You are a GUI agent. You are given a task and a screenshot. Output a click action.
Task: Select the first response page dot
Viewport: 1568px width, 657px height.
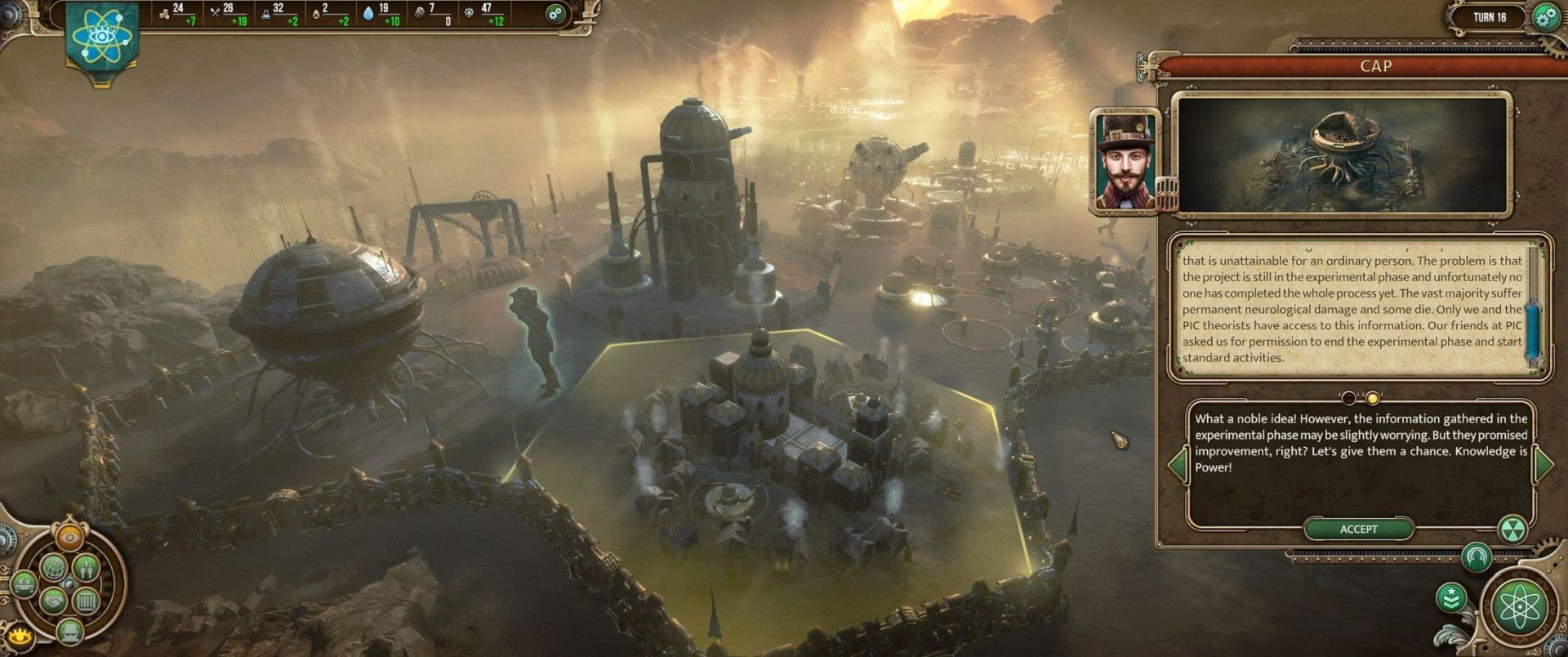1348,398
